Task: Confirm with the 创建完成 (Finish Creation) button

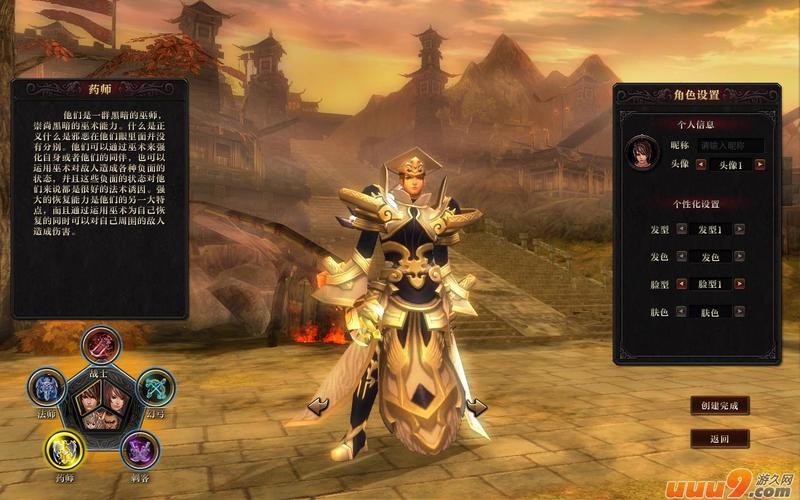Action: tap(719, 406)
